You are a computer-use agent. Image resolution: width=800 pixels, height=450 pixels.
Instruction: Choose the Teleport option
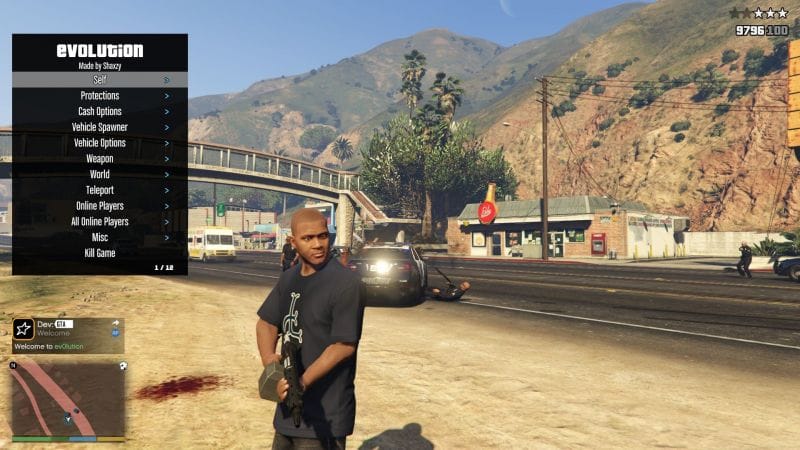(x=99, y=190)
